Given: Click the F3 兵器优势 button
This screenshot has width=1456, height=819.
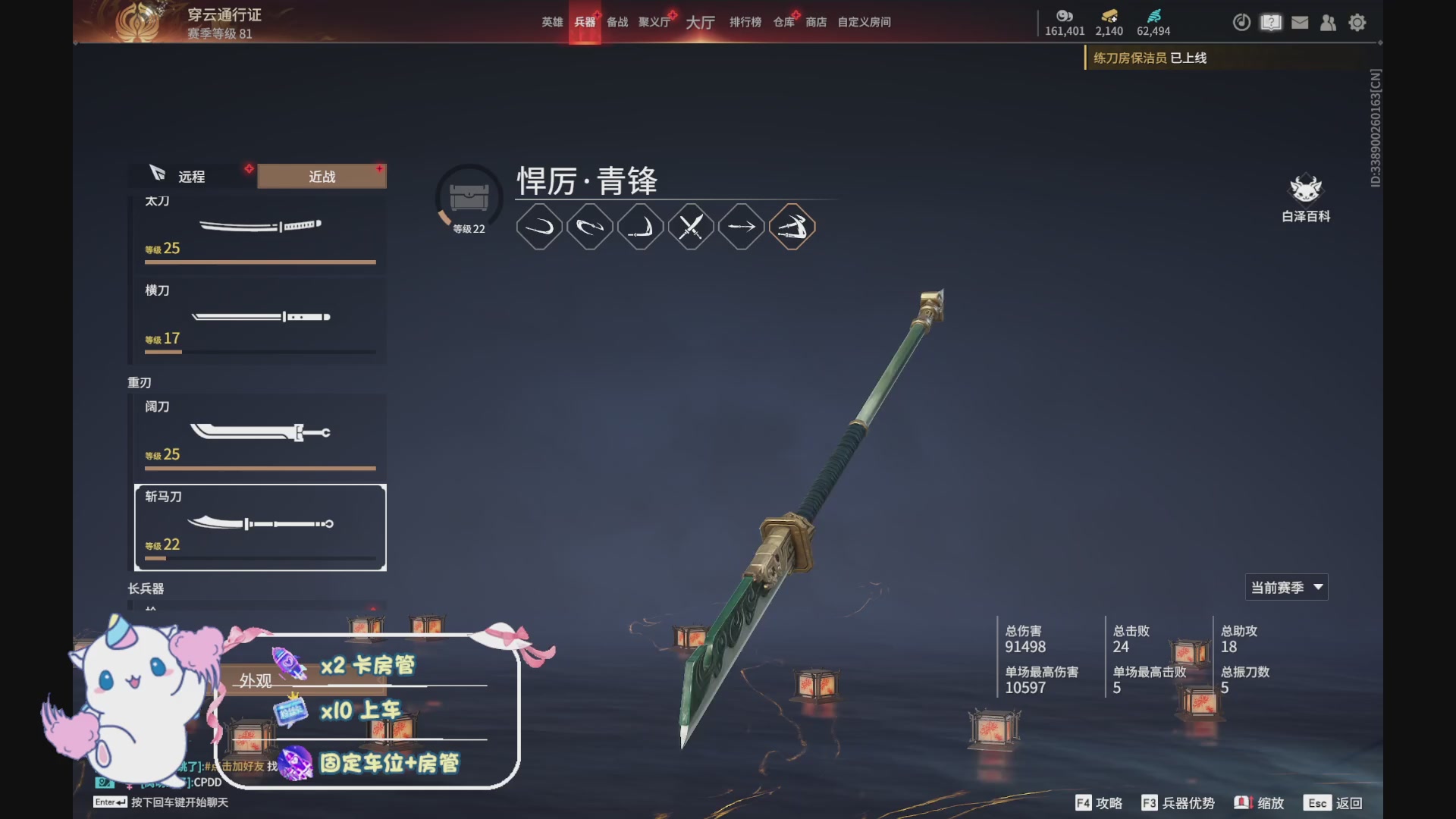Looking at the screenshot, I should tap(1179, 802).
